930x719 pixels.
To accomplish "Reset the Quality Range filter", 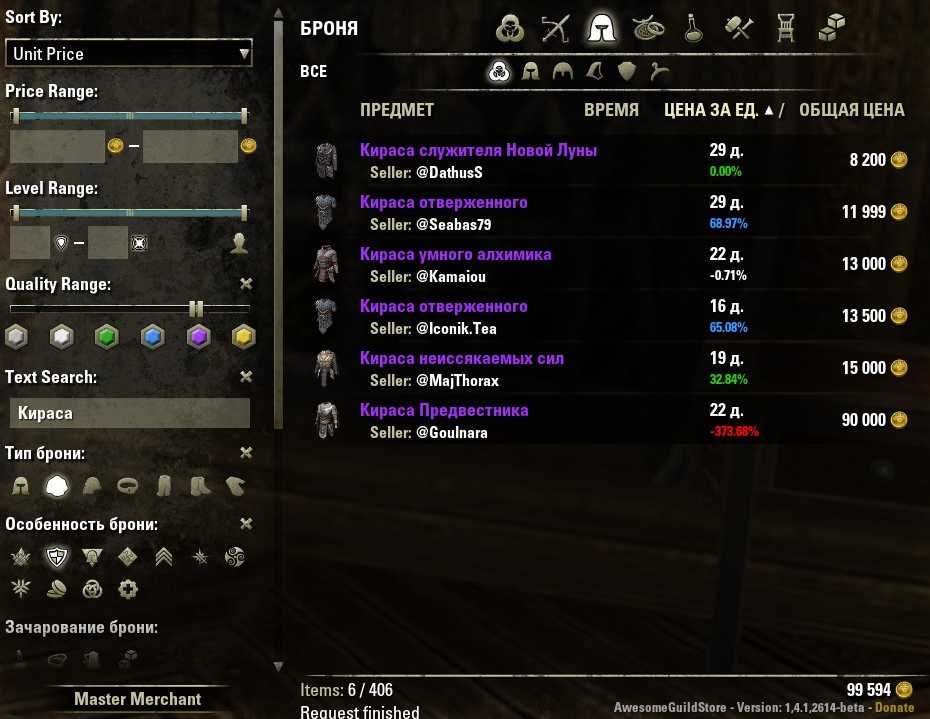I will [247, 284].
